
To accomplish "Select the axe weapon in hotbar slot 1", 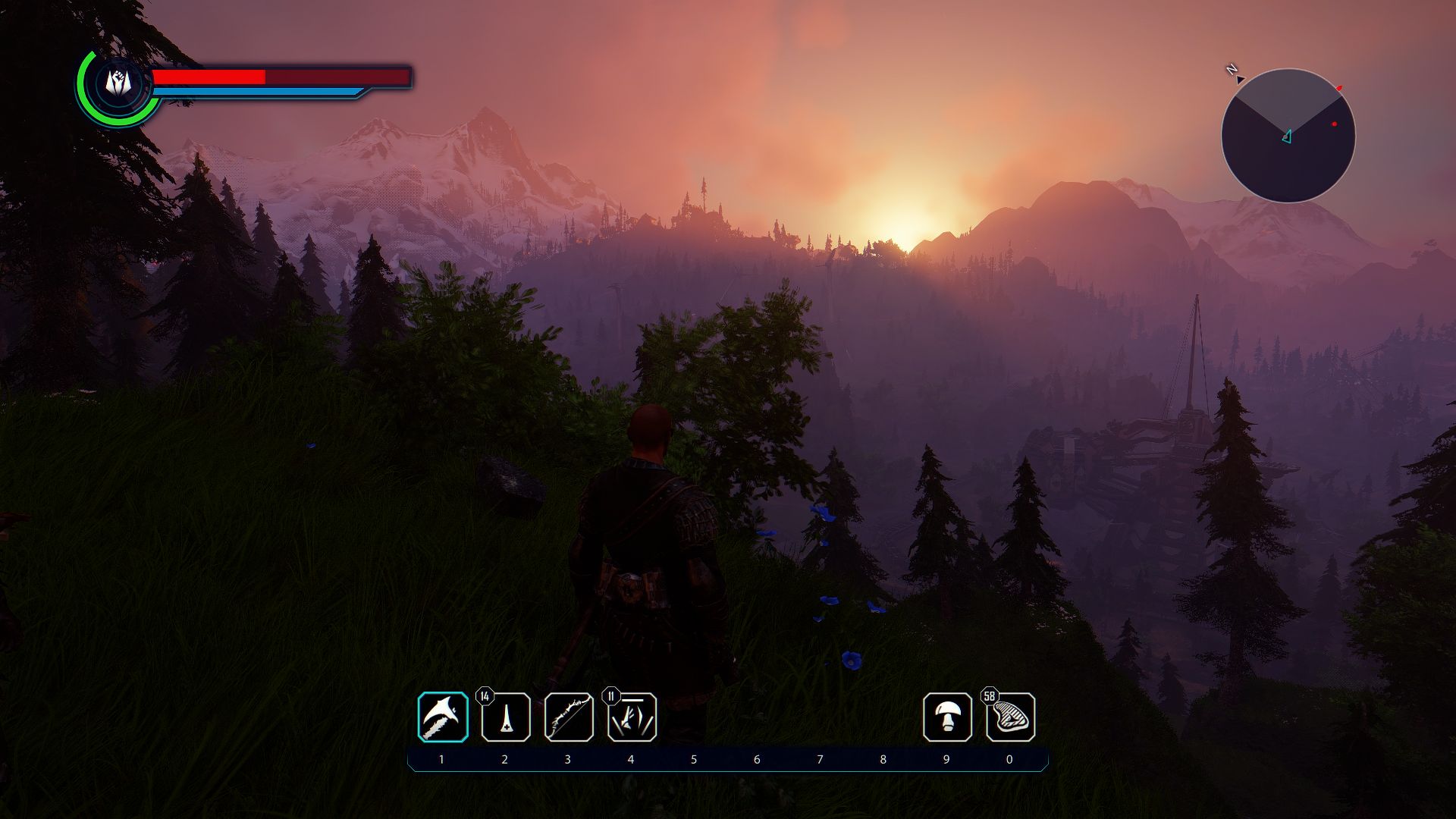I will coord(443,717).
